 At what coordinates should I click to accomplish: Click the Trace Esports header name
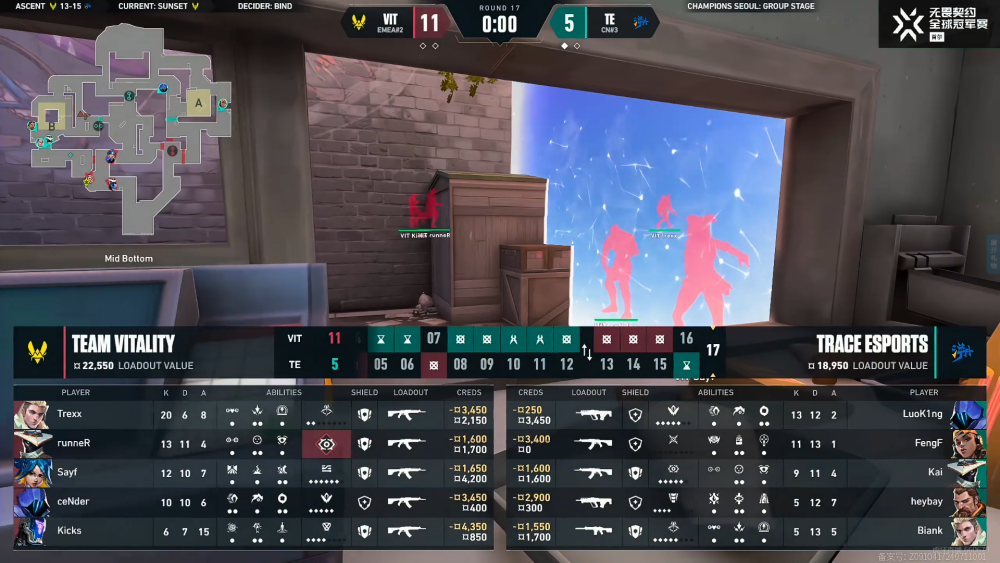pos(872,344)
